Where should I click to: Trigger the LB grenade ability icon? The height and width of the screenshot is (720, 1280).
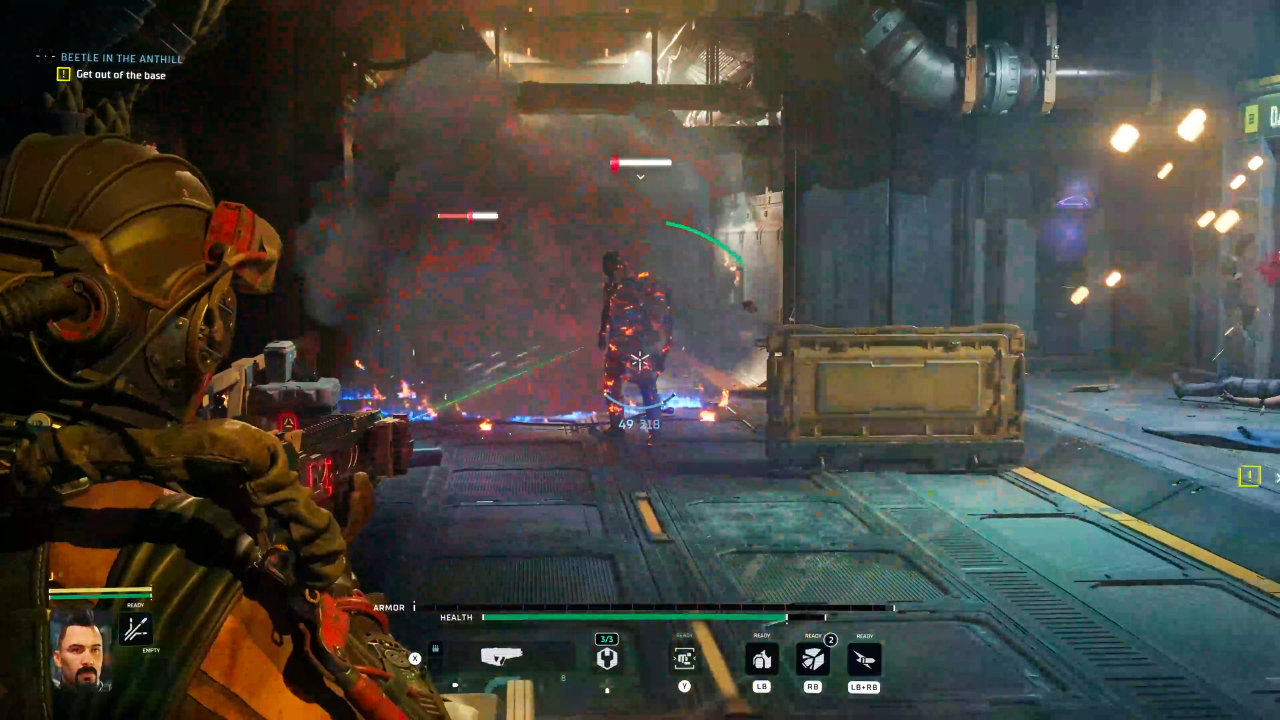click(762, 659)
